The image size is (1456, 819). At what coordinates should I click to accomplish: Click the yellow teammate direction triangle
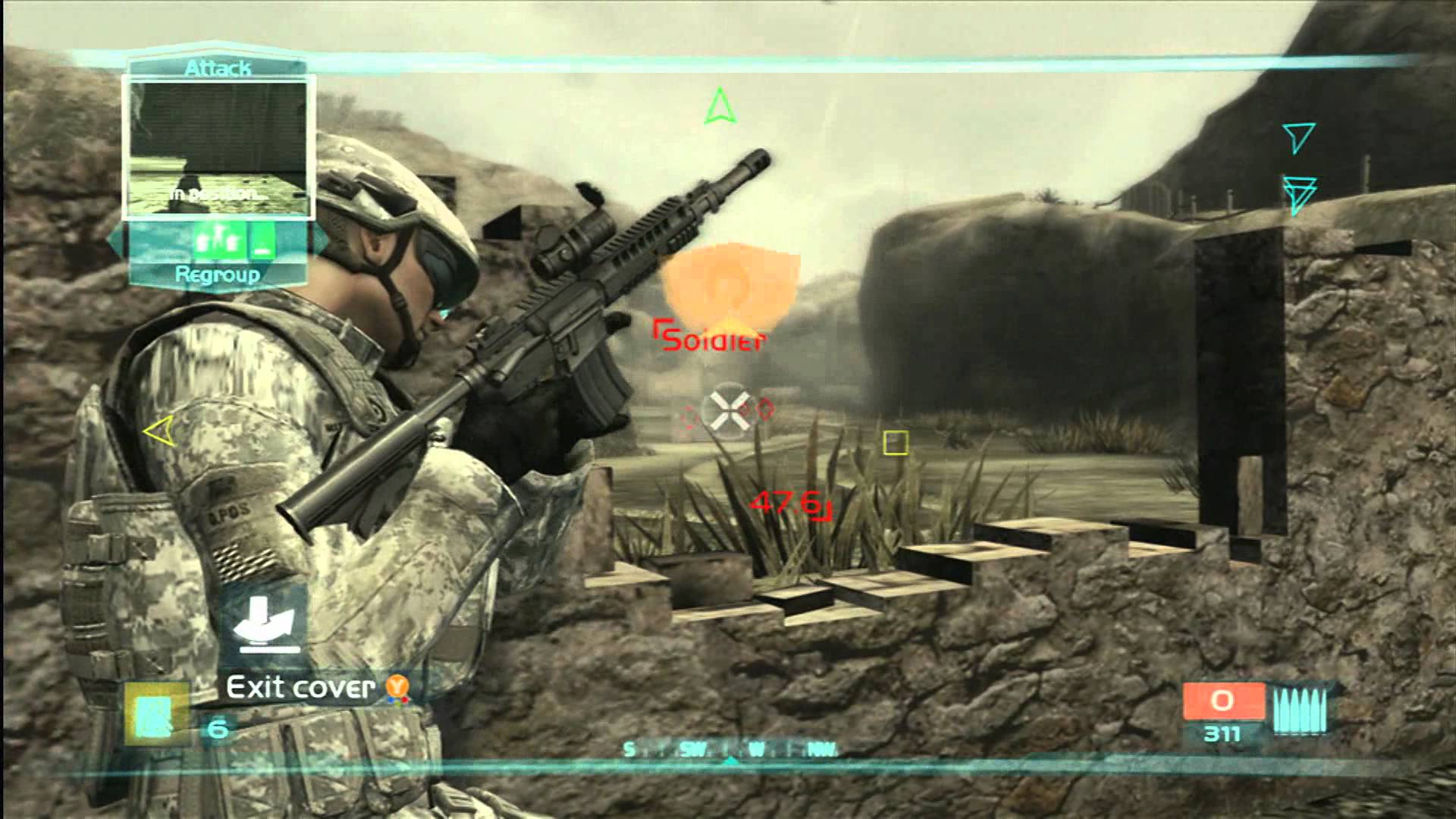pos(158,432)
